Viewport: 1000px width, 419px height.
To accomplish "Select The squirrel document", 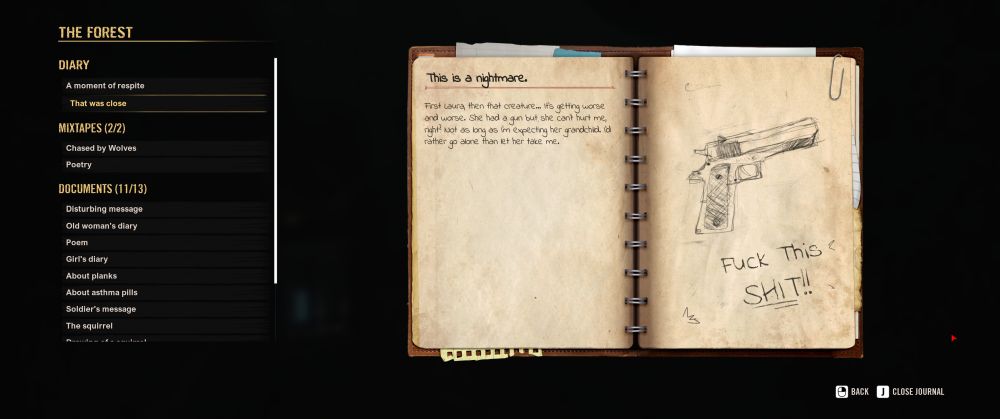I will [89, 326].
